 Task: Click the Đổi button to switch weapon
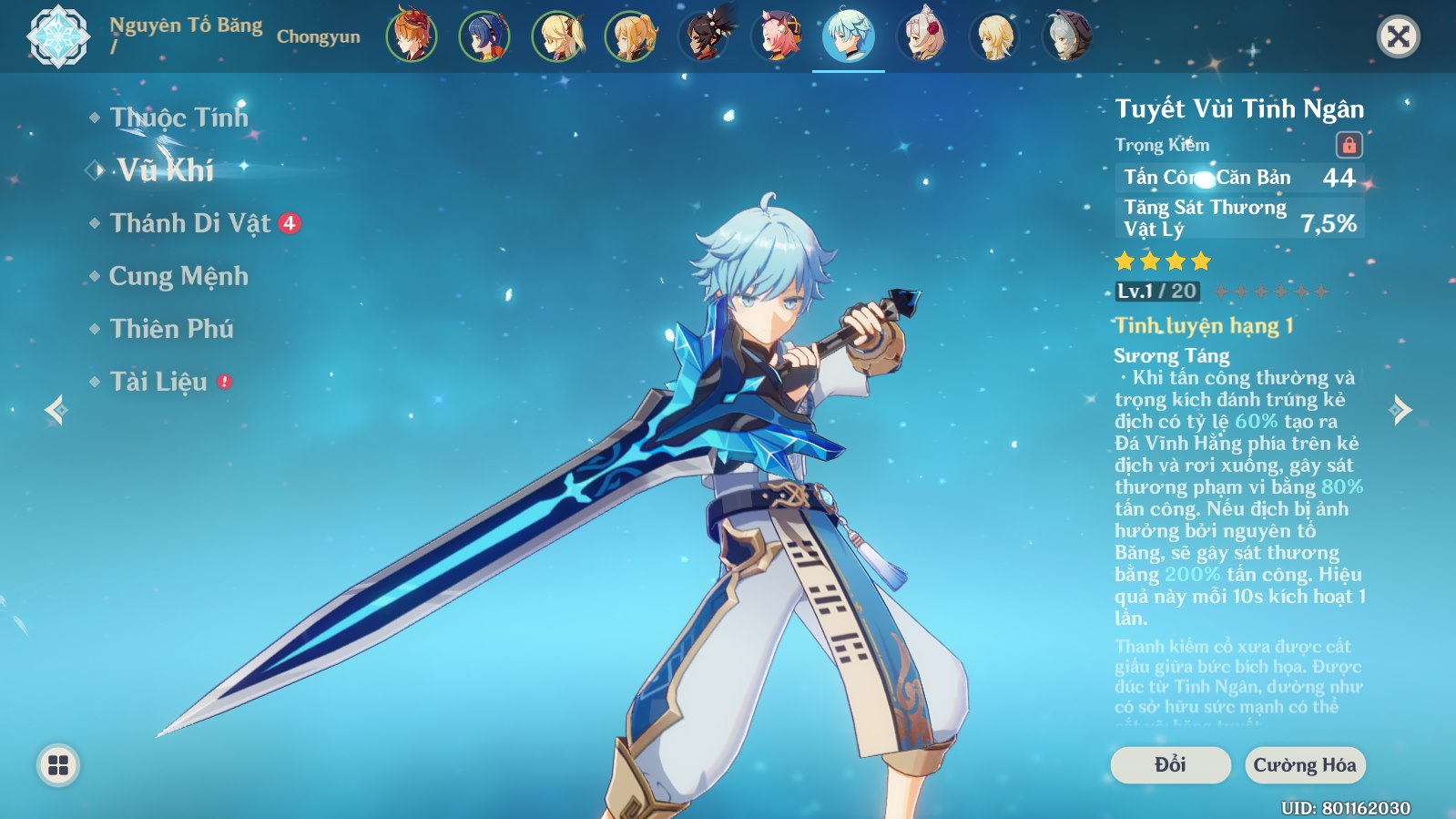pyautogui.click(x=1170, y=765)
